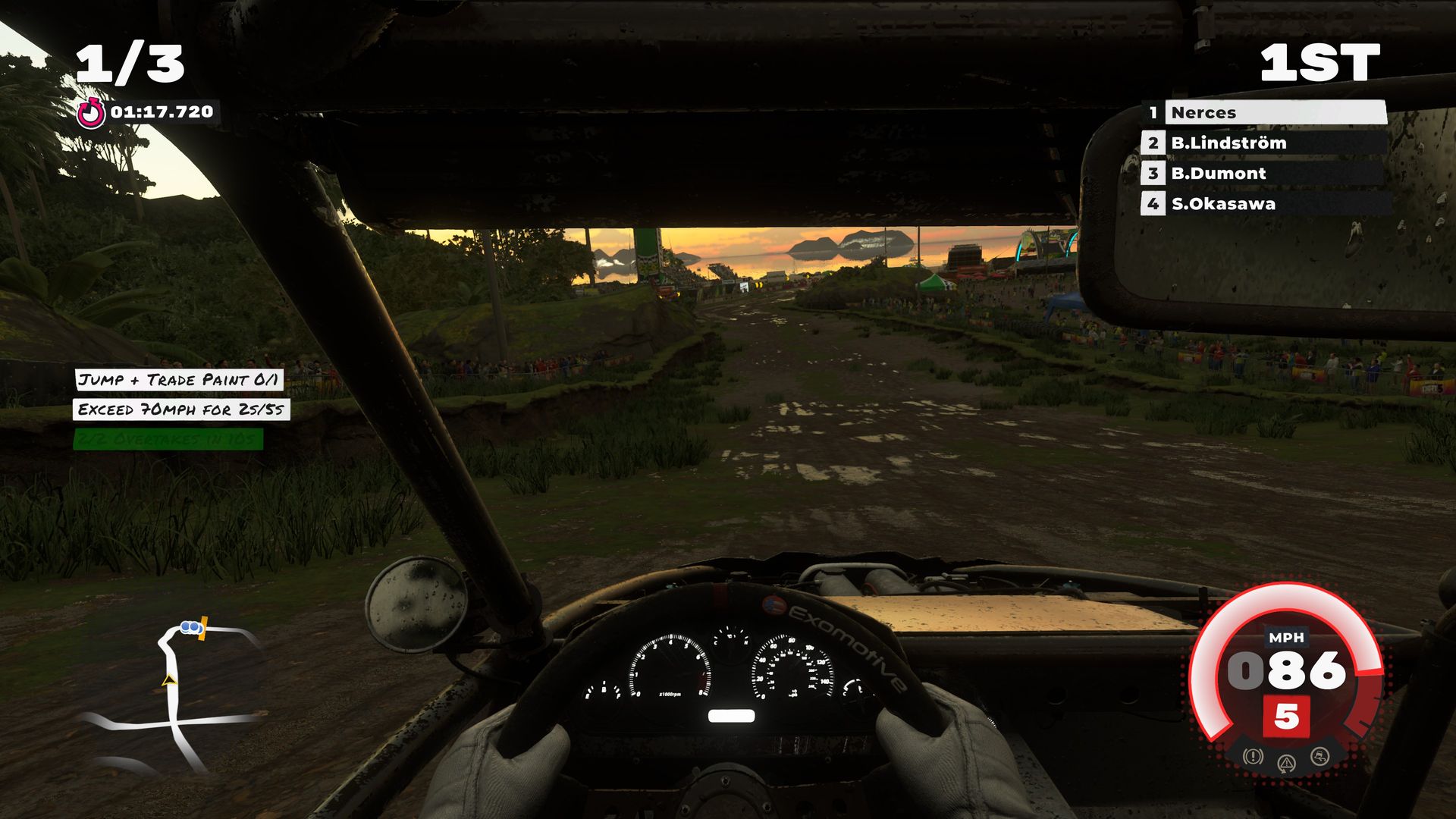Choose B.Dumont's row in the leaderboard
The width and height of the screenshot is (1456, 819).
pyautogui.click(x=1264, y=173)
